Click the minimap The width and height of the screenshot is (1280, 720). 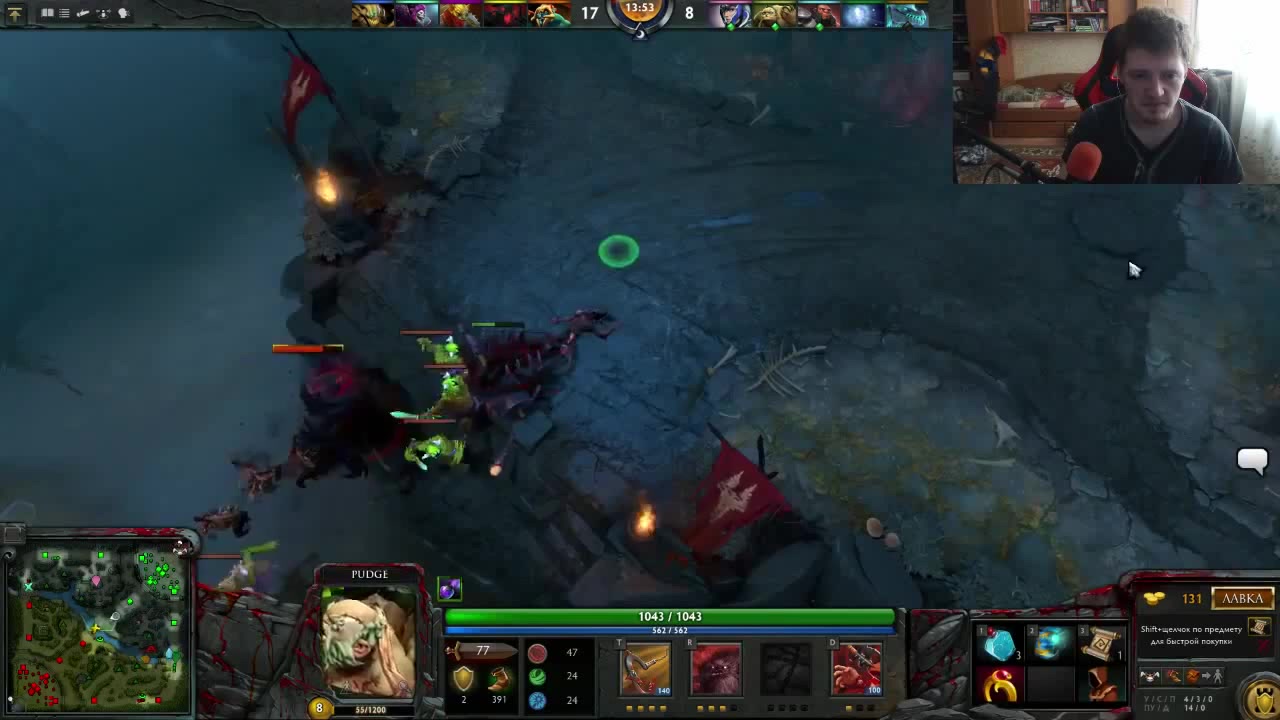97,625
